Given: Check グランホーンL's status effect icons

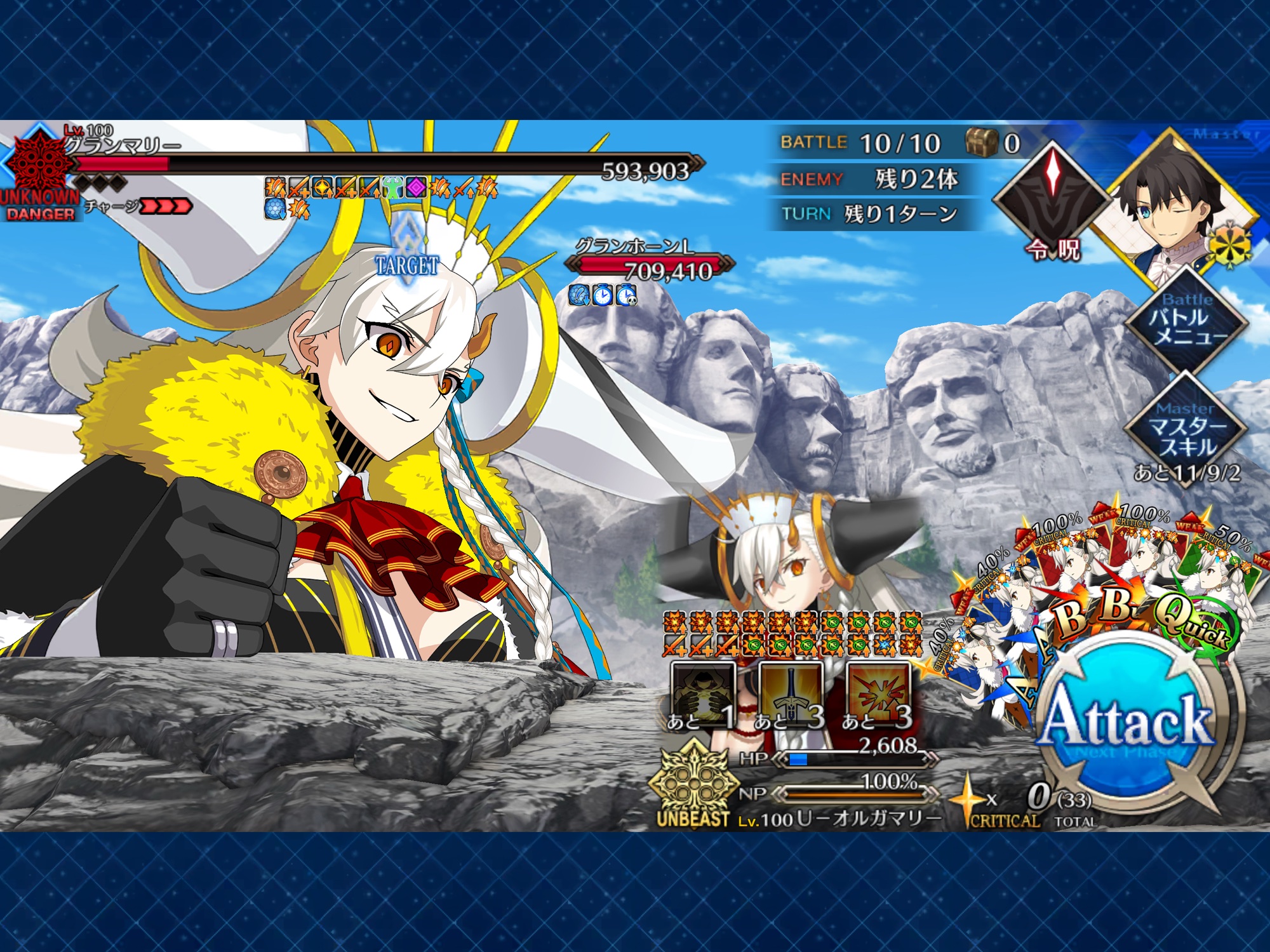Looking at the screenshot, I should tap(602, 295).
